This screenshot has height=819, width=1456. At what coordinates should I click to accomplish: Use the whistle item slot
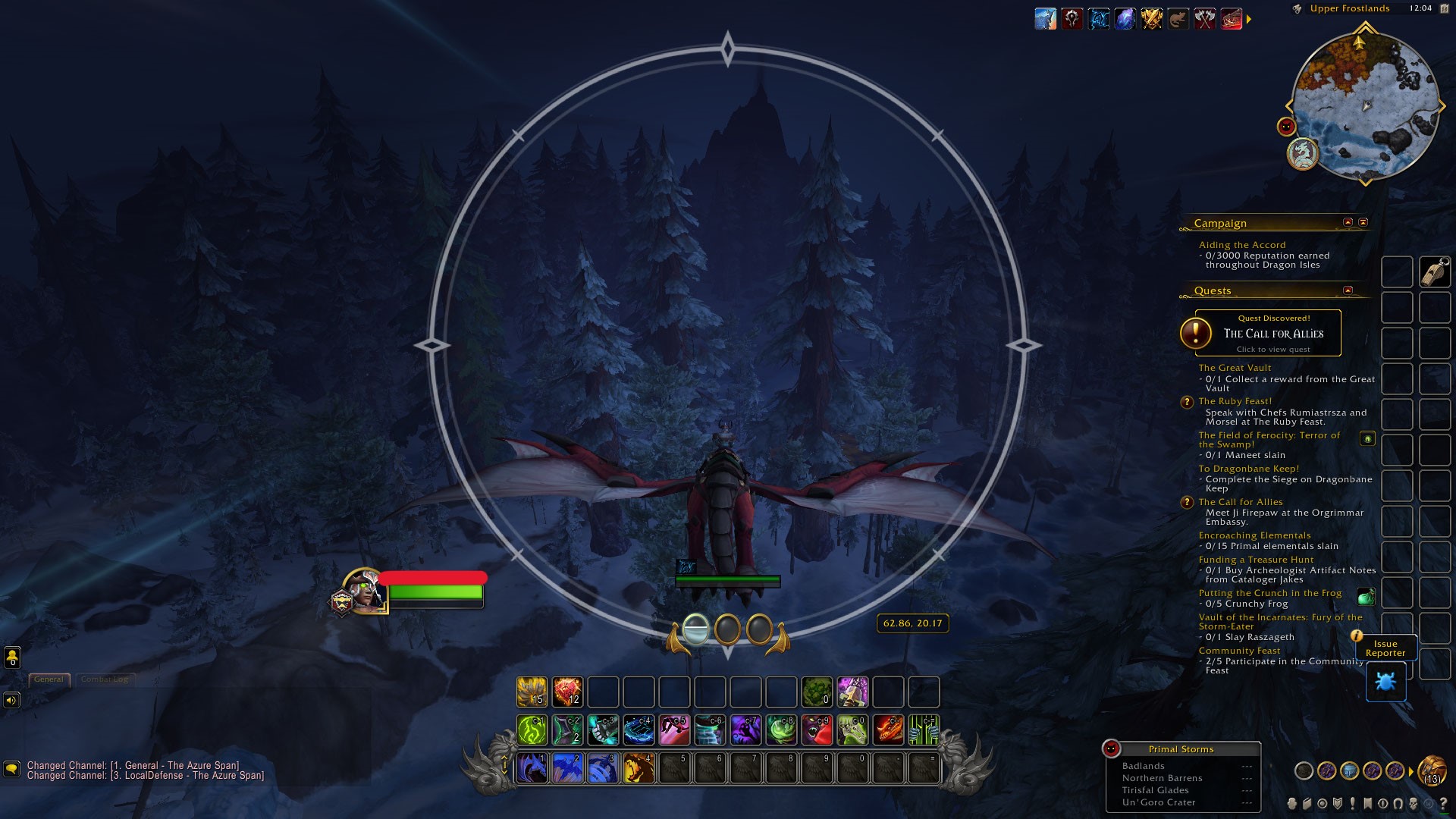click(x=1435, y=272)
